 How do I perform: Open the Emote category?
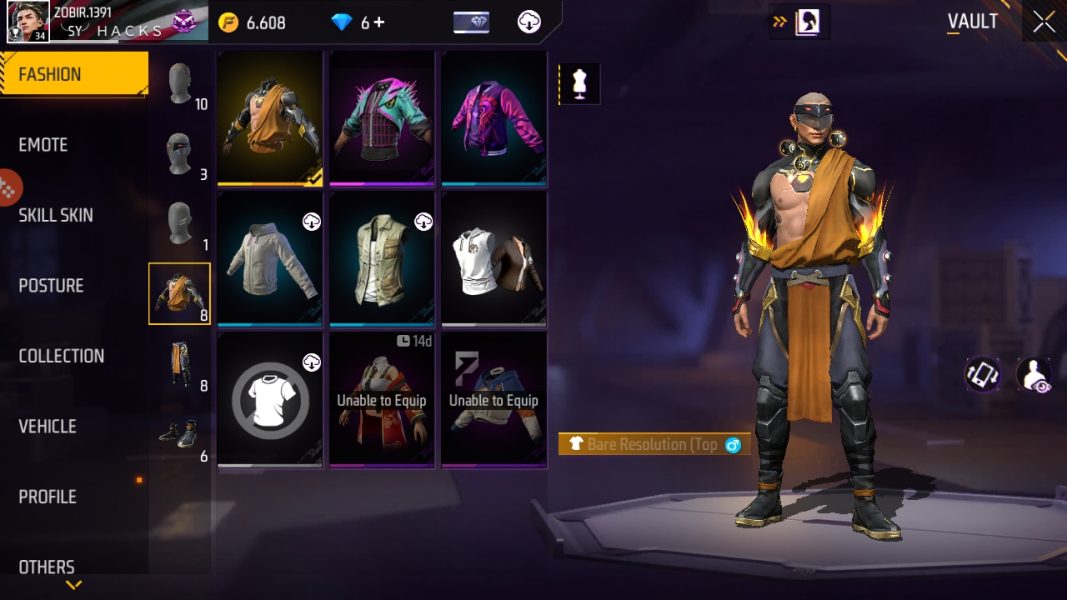(44, 145)
